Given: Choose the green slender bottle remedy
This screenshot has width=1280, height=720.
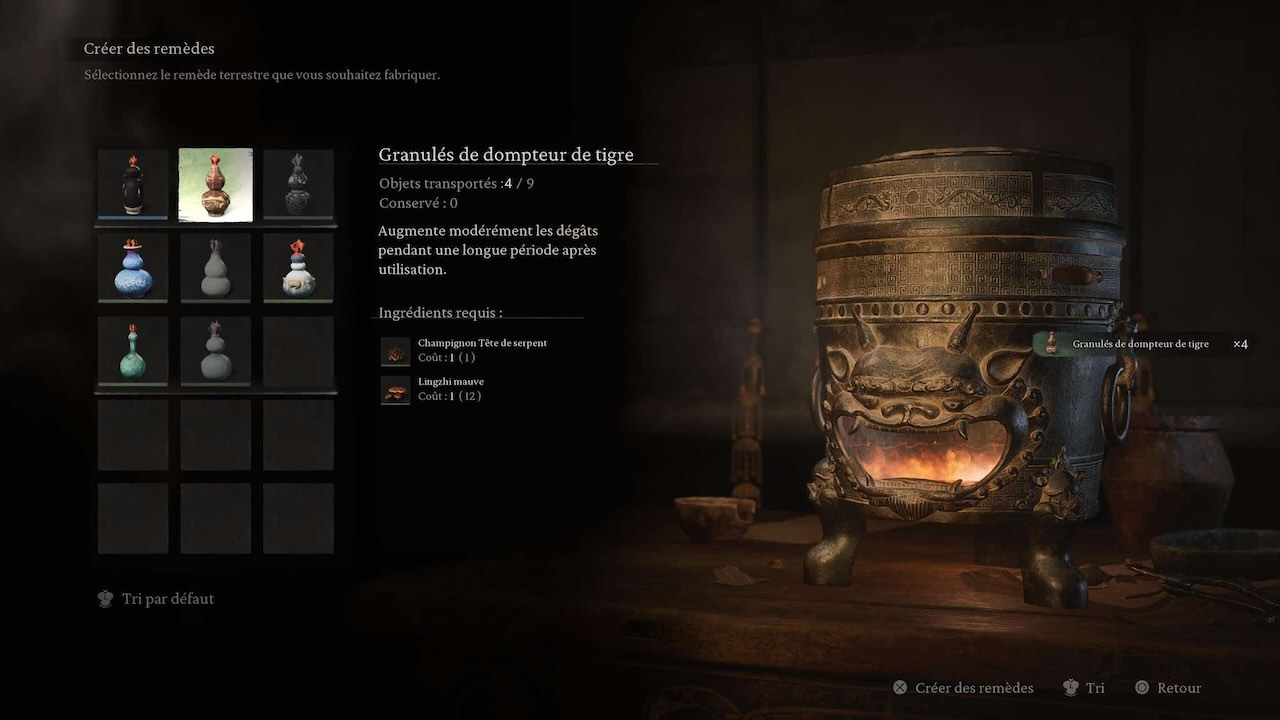Looking at the screenshot, I should 133,350.
